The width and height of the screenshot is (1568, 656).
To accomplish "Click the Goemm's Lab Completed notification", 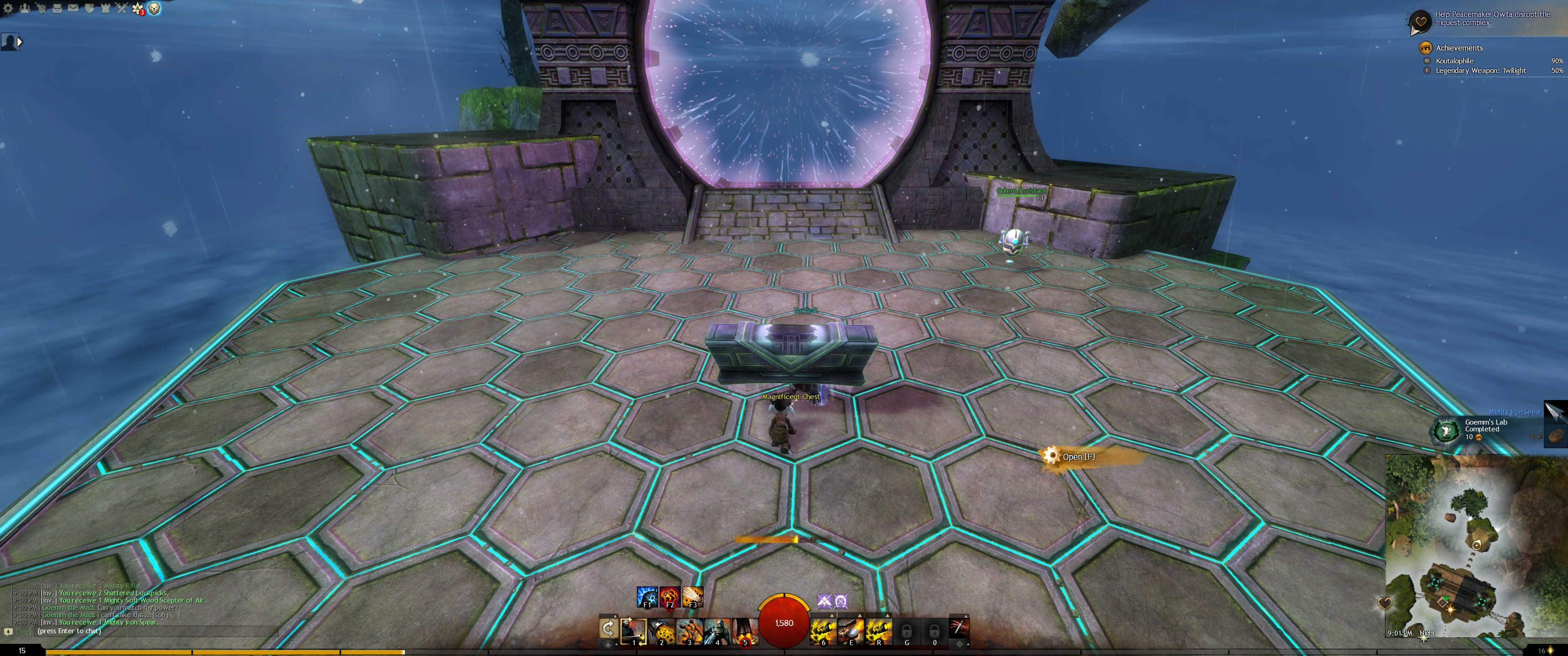I will tap(1485, 429).
